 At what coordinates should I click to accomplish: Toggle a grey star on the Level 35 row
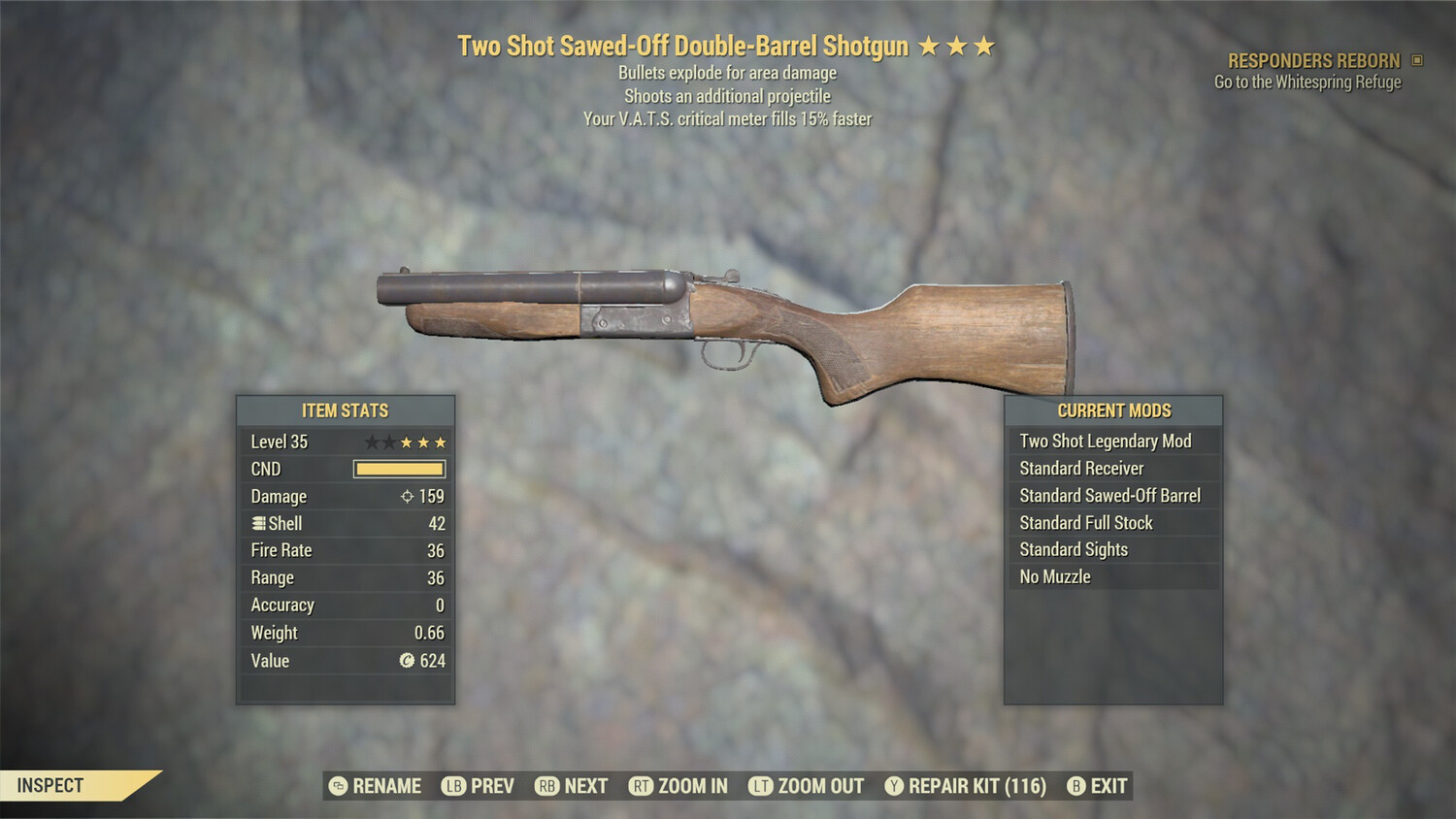coord(372,442)
